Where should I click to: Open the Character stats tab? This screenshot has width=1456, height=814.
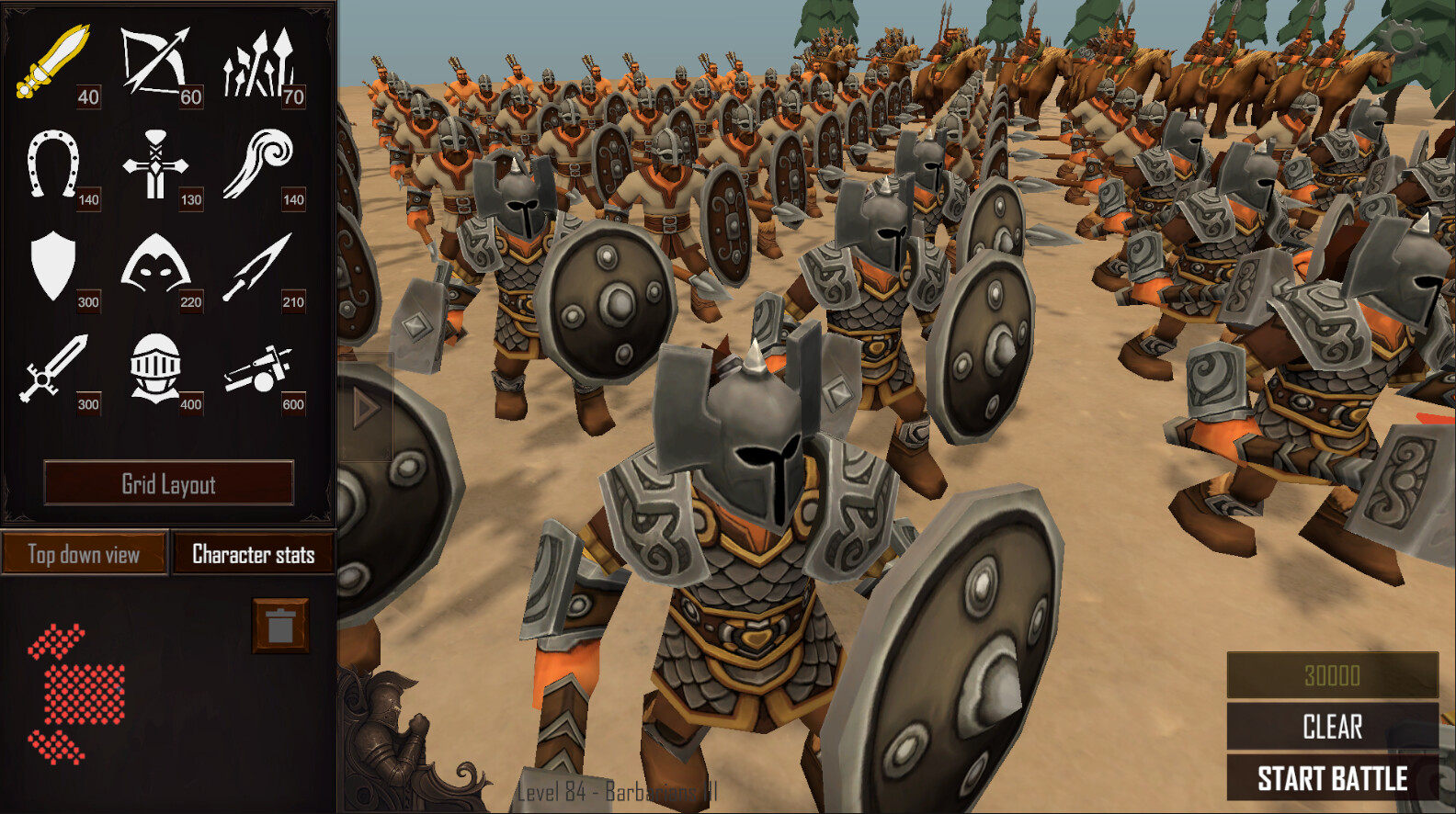coord(252,554)
